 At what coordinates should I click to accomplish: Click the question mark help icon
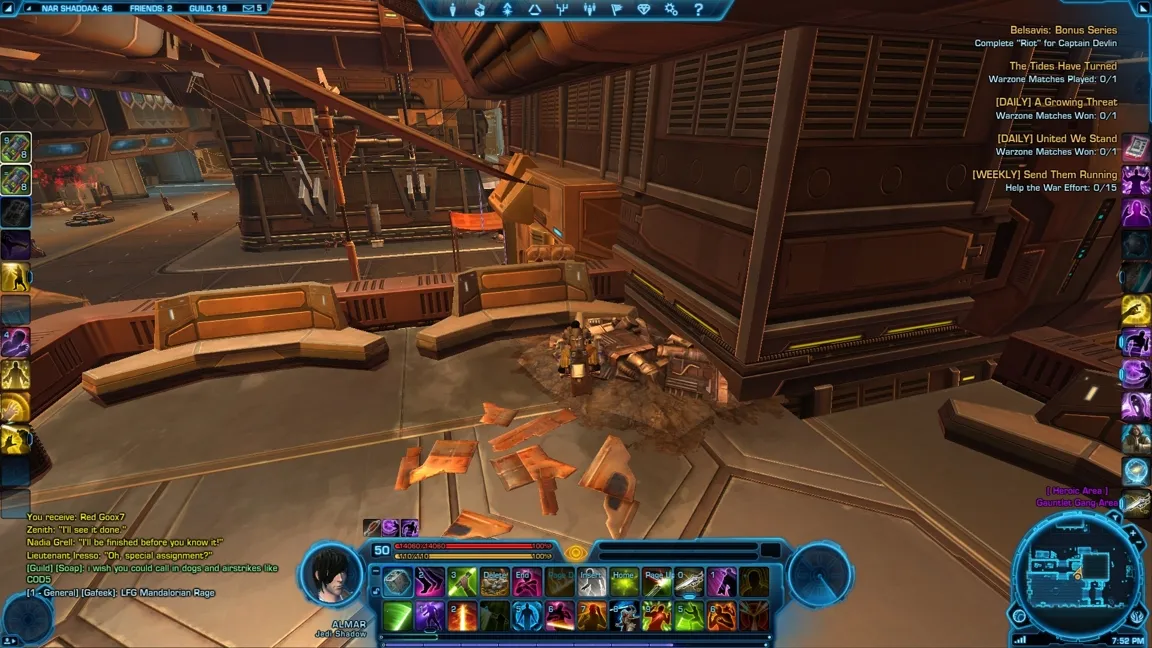pos(698,10)
